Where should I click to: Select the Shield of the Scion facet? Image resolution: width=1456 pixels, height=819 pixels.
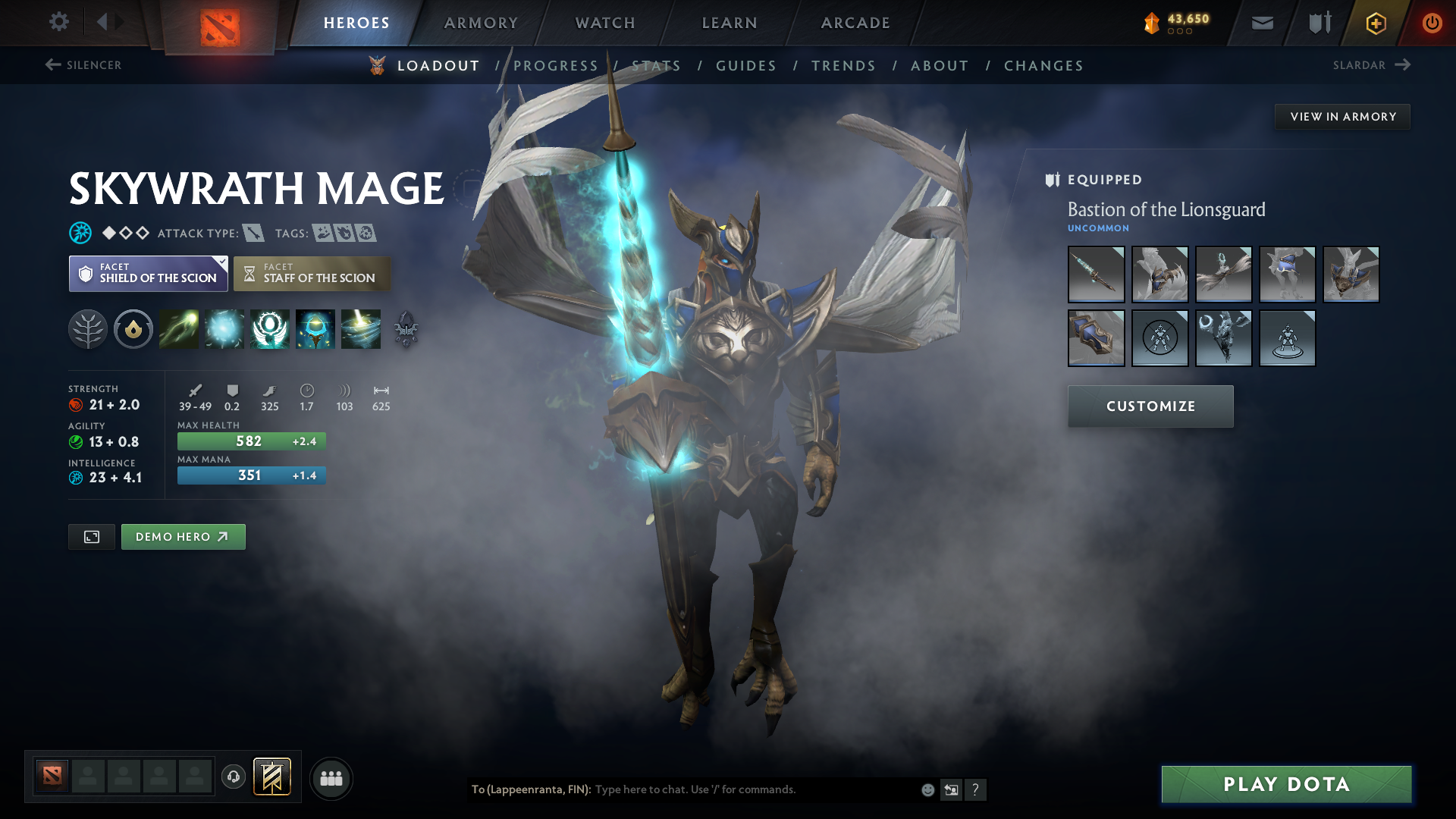(x=148, y=273)
